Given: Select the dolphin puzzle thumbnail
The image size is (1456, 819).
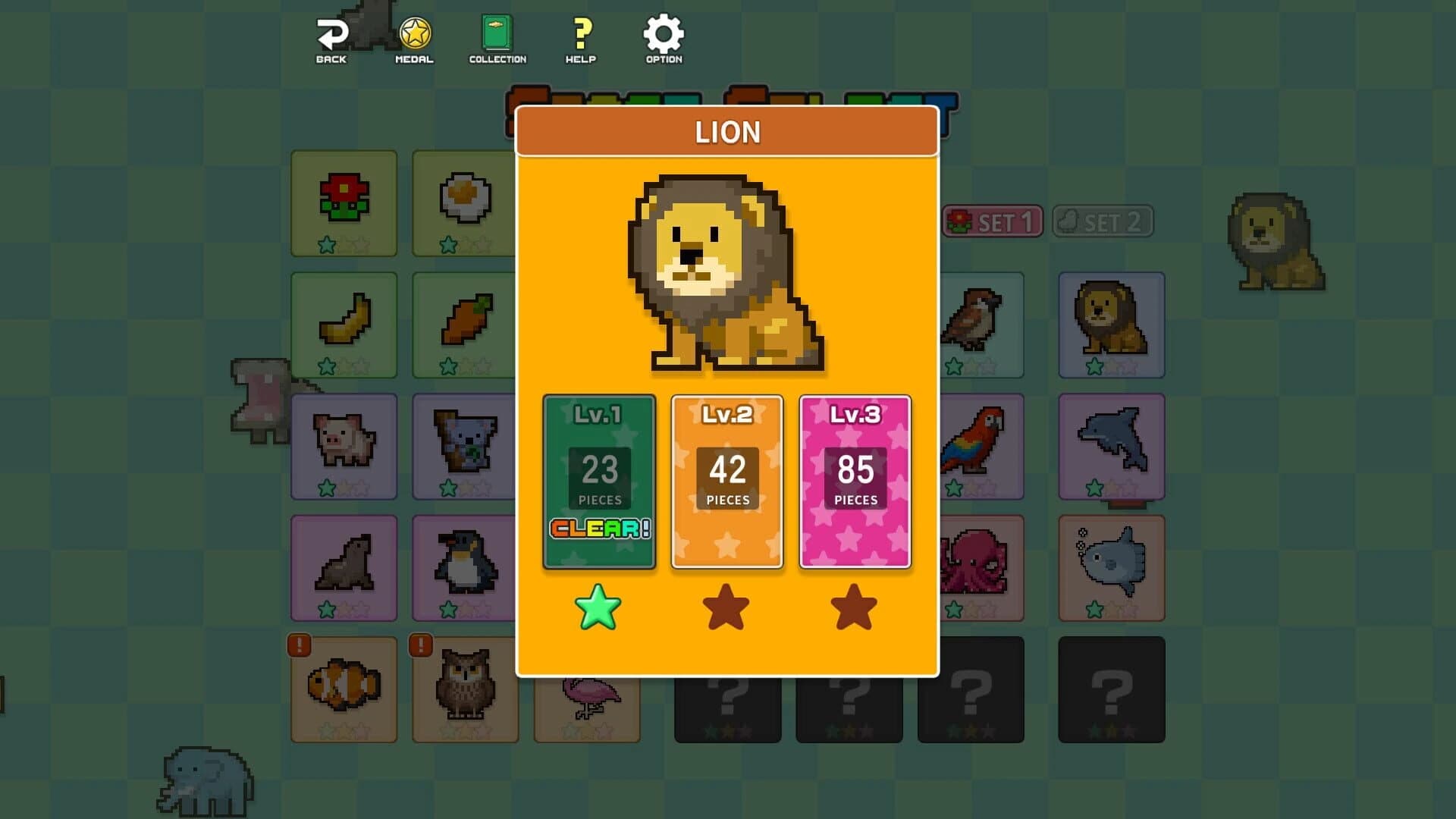Looking at the screenshot, I should pyautogui.click(x=1112, y=447).
